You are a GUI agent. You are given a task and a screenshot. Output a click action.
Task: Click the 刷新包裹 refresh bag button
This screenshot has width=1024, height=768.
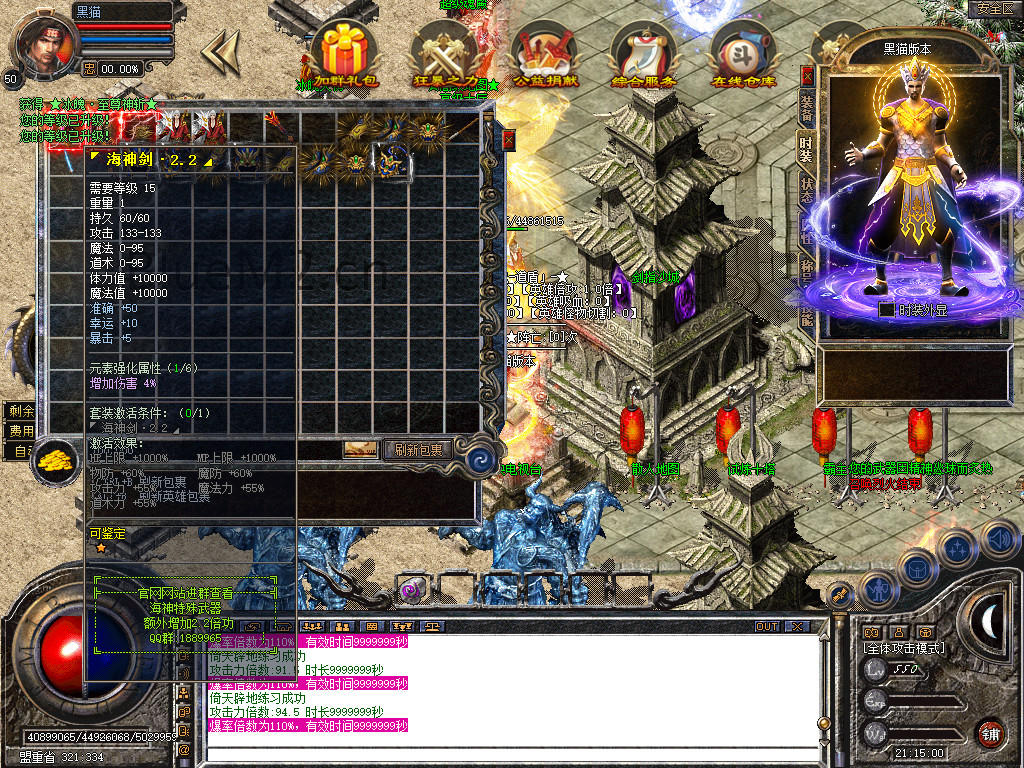pos(418,450)
